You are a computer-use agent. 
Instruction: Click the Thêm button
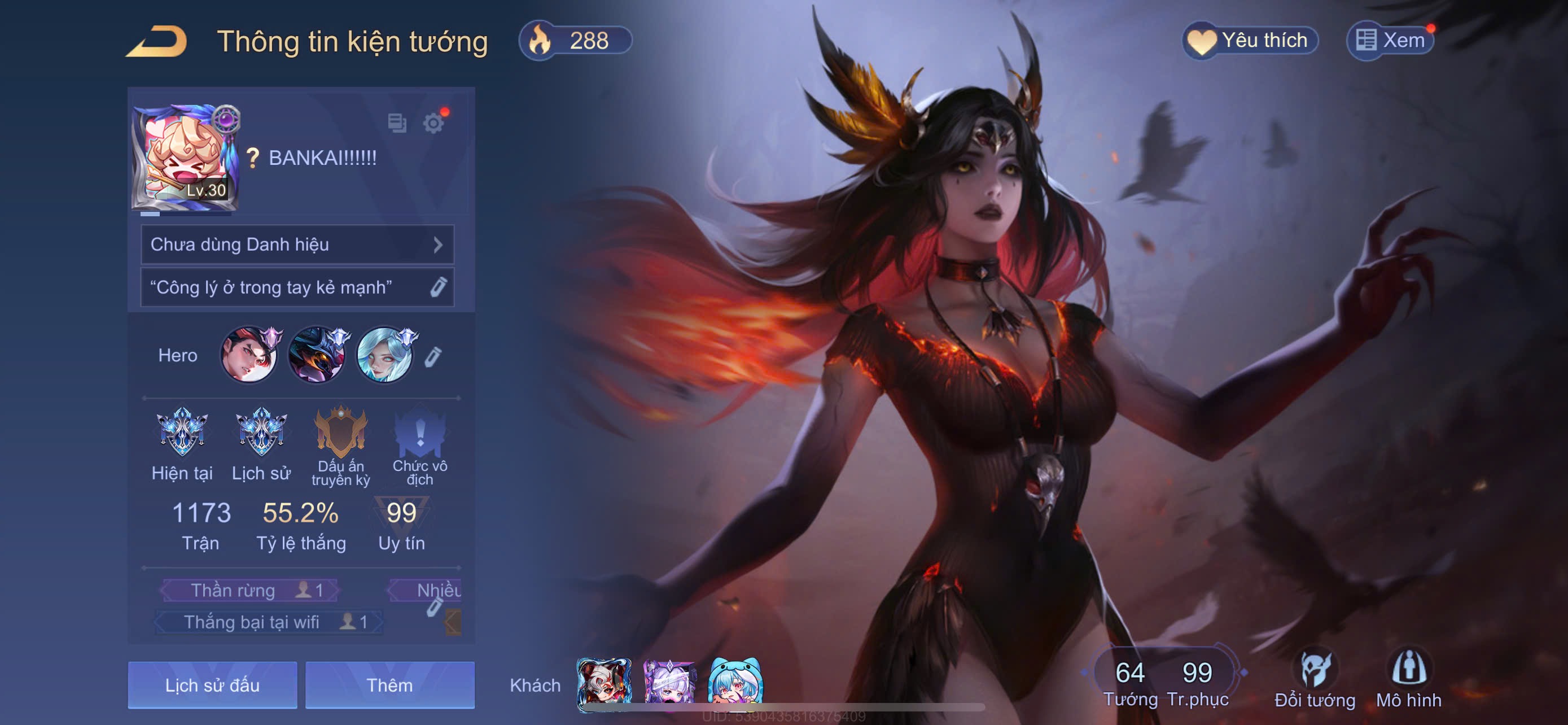click(x=389, y=685)
